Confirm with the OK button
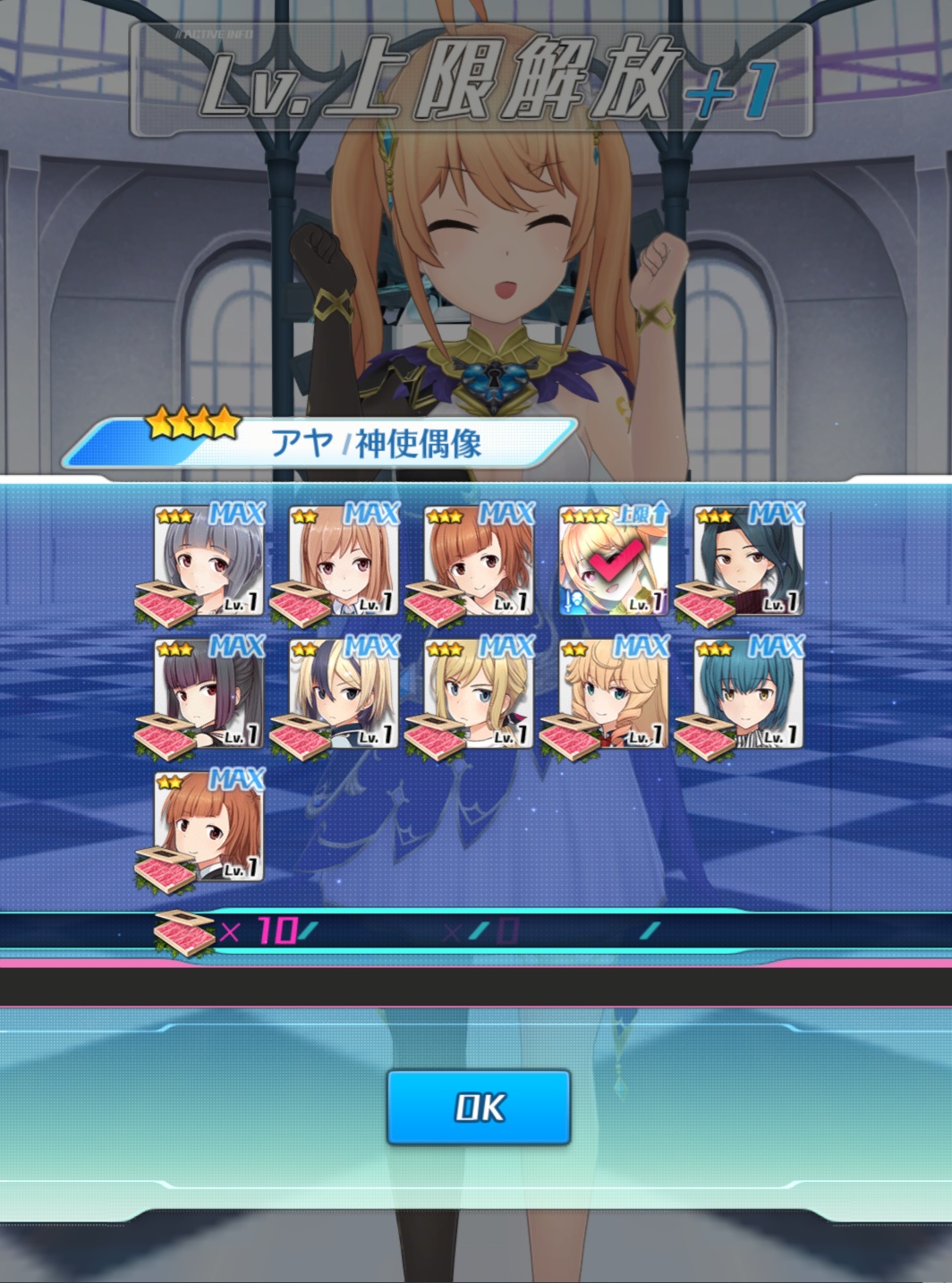 tap(479, 1108)
